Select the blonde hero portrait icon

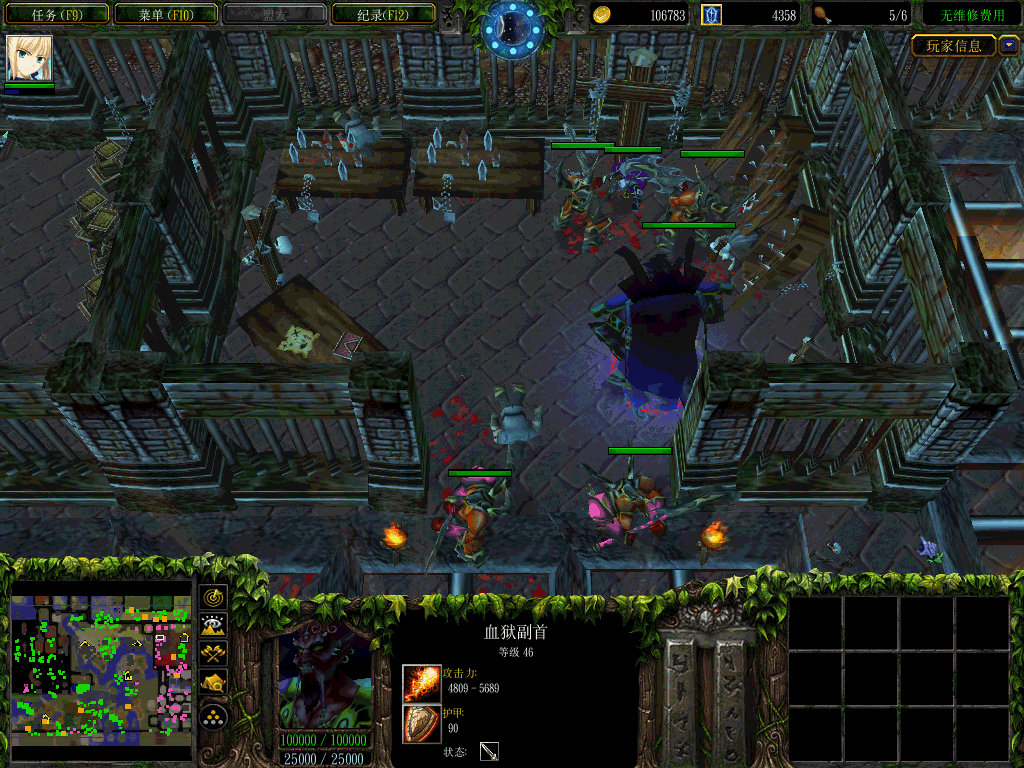click(x=29, y=59)
